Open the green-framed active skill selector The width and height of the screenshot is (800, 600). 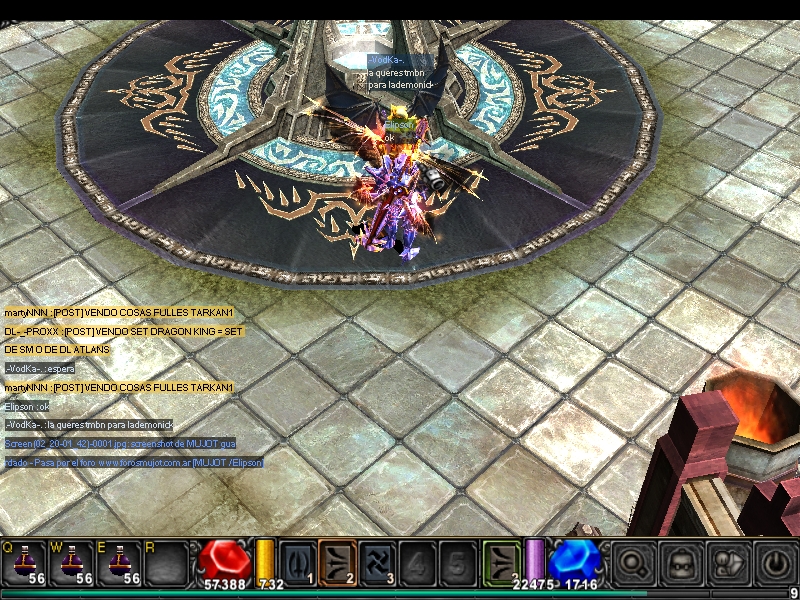tap(502, 561)
